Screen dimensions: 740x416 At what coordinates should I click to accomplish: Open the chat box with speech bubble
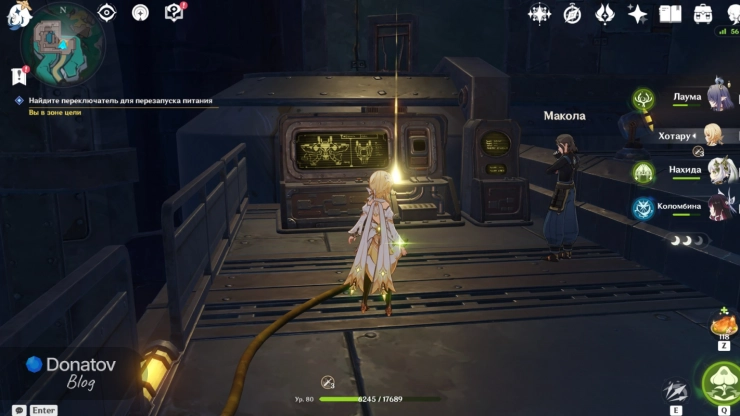tap(19, 410)
